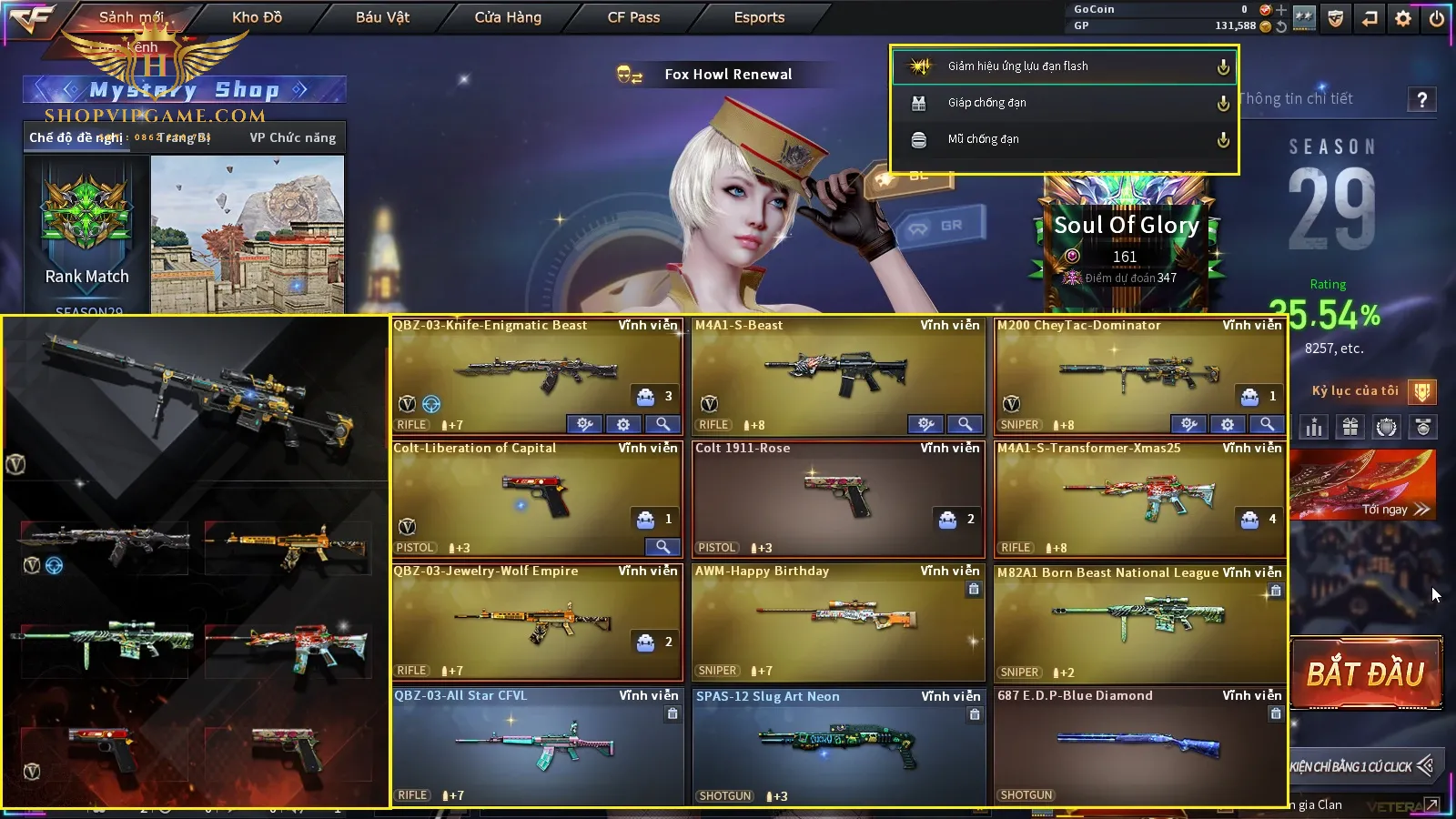The height and width of the screenshot is (819, 1456).
Task: Click the BẮT ĐẦU start button
Action: point(1365,673)
